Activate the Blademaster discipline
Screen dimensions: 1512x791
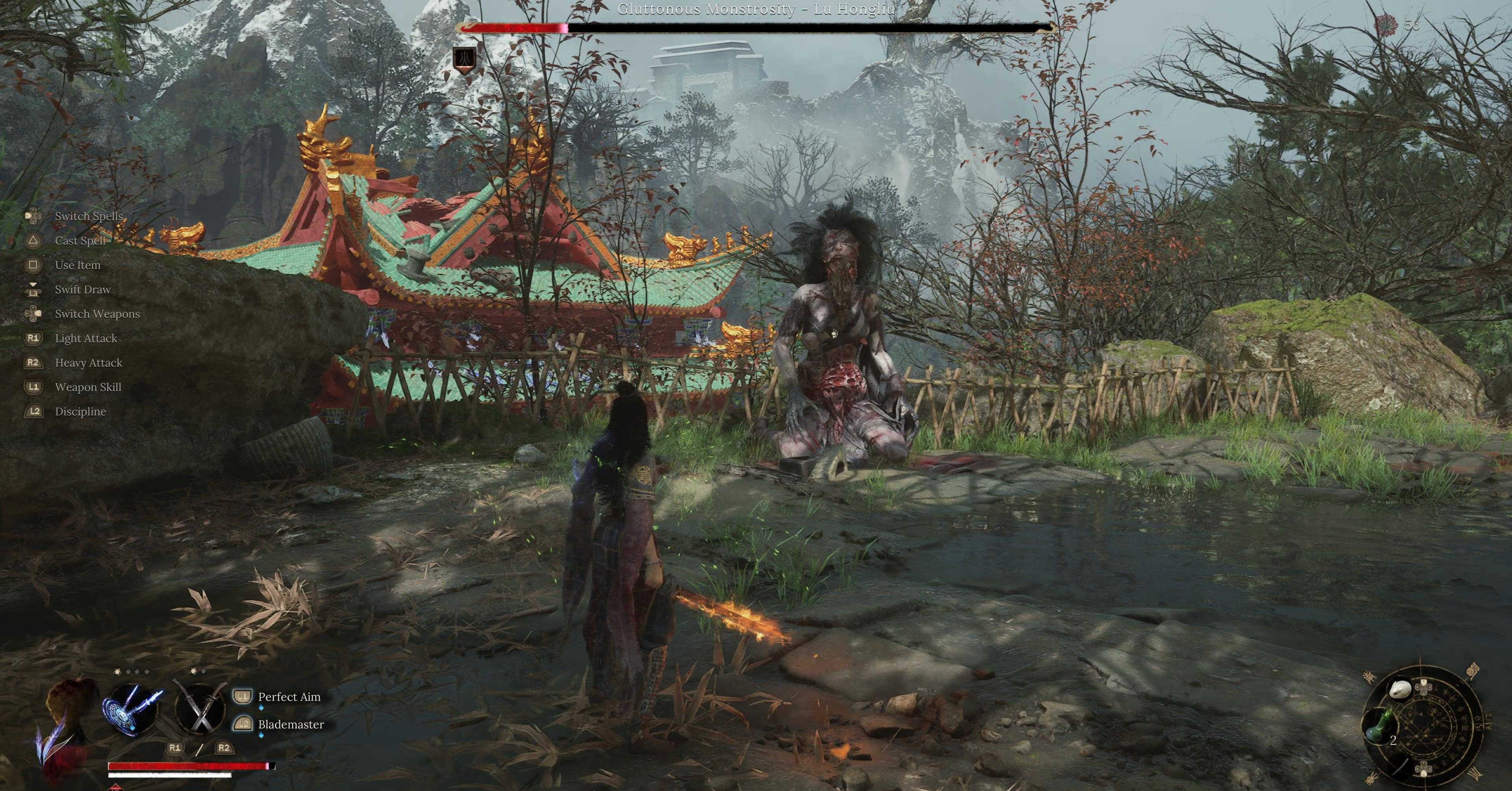pos(291,725)
